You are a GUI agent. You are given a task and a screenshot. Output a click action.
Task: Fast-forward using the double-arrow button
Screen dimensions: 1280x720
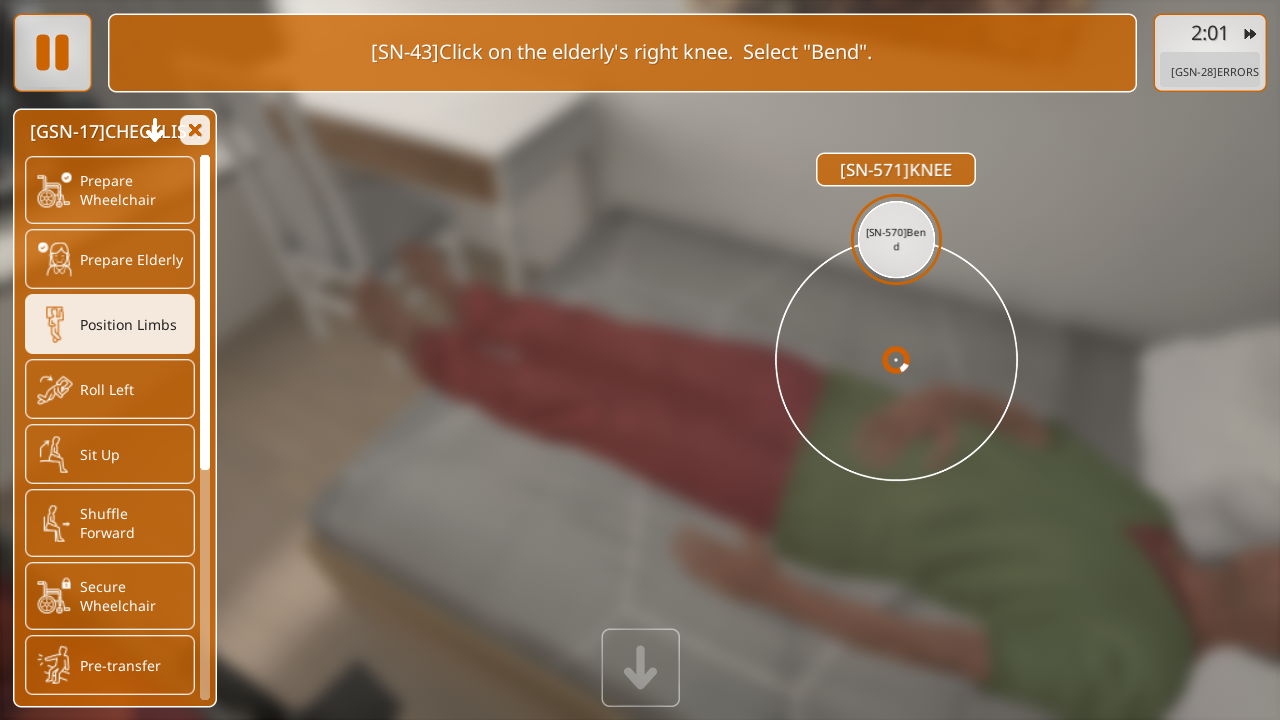[1250, 34]
